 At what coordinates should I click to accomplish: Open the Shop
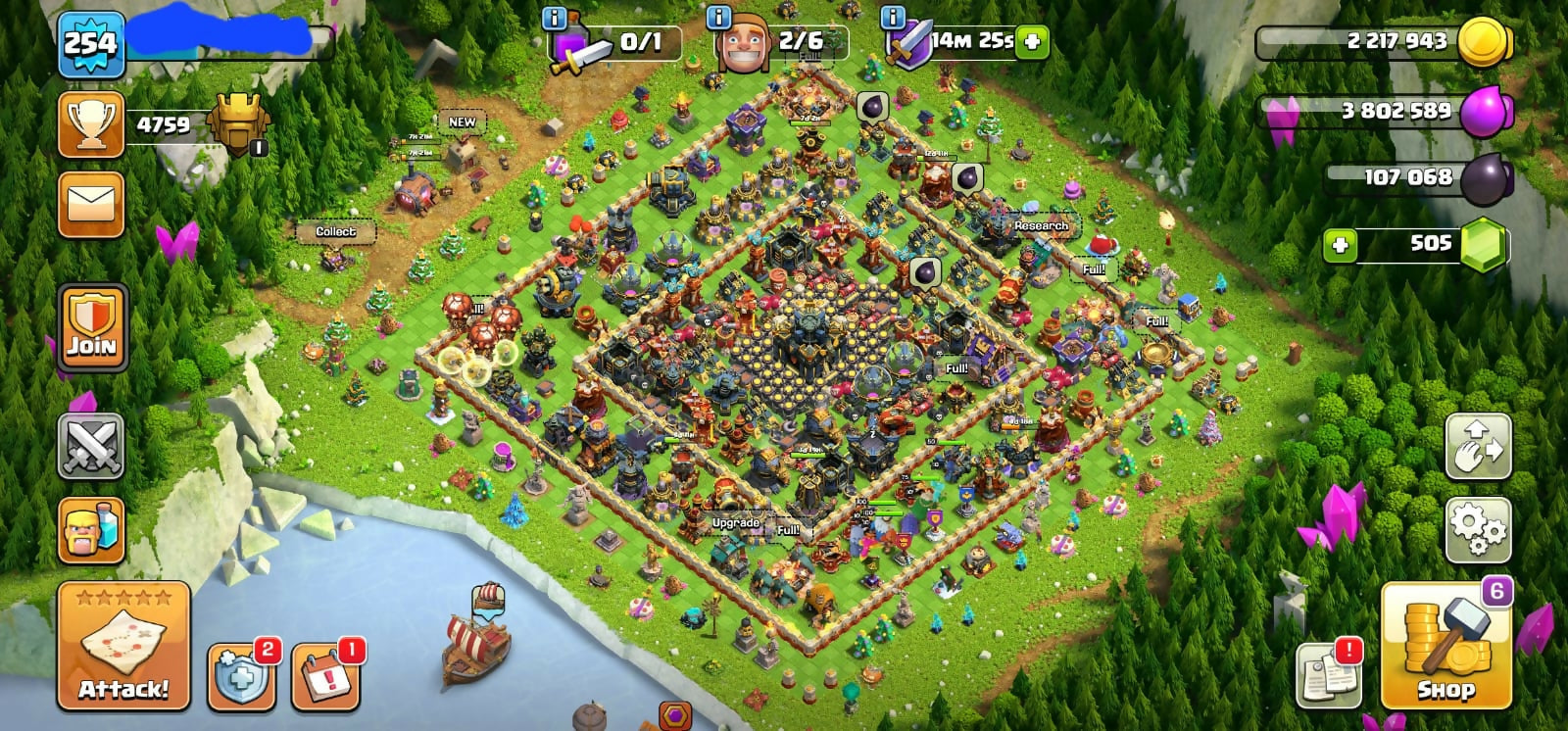coord(1445,647)
